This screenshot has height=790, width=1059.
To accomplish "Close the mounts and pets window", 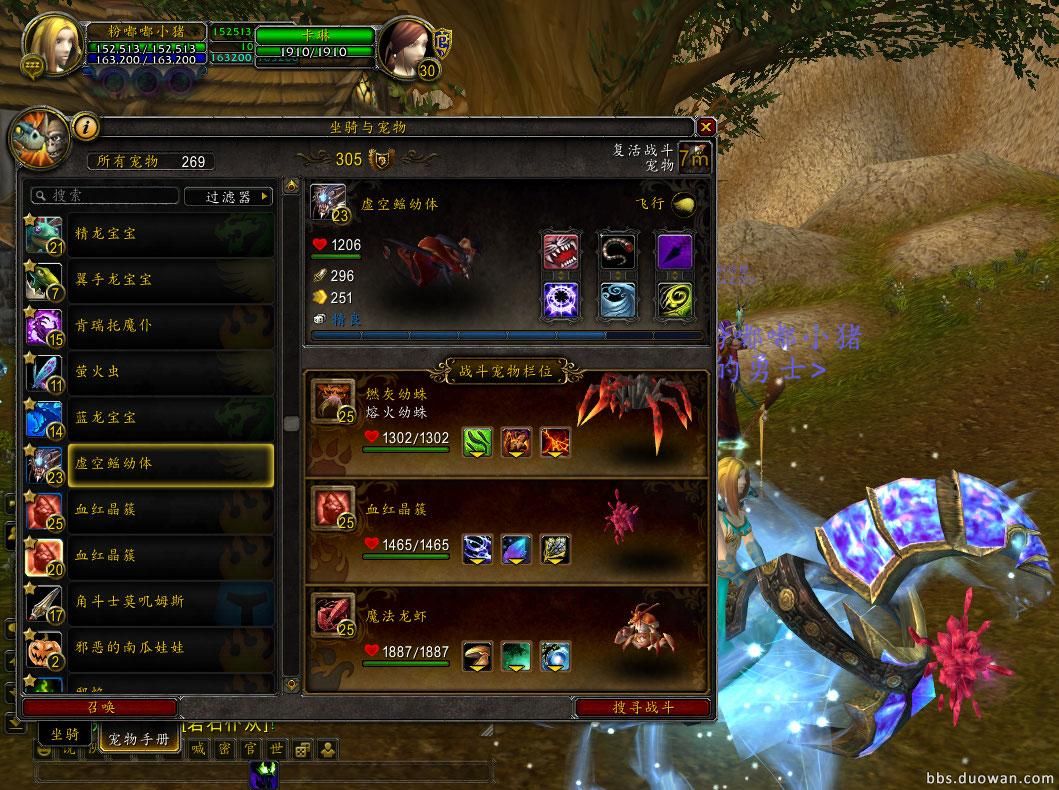I will 706,127.
